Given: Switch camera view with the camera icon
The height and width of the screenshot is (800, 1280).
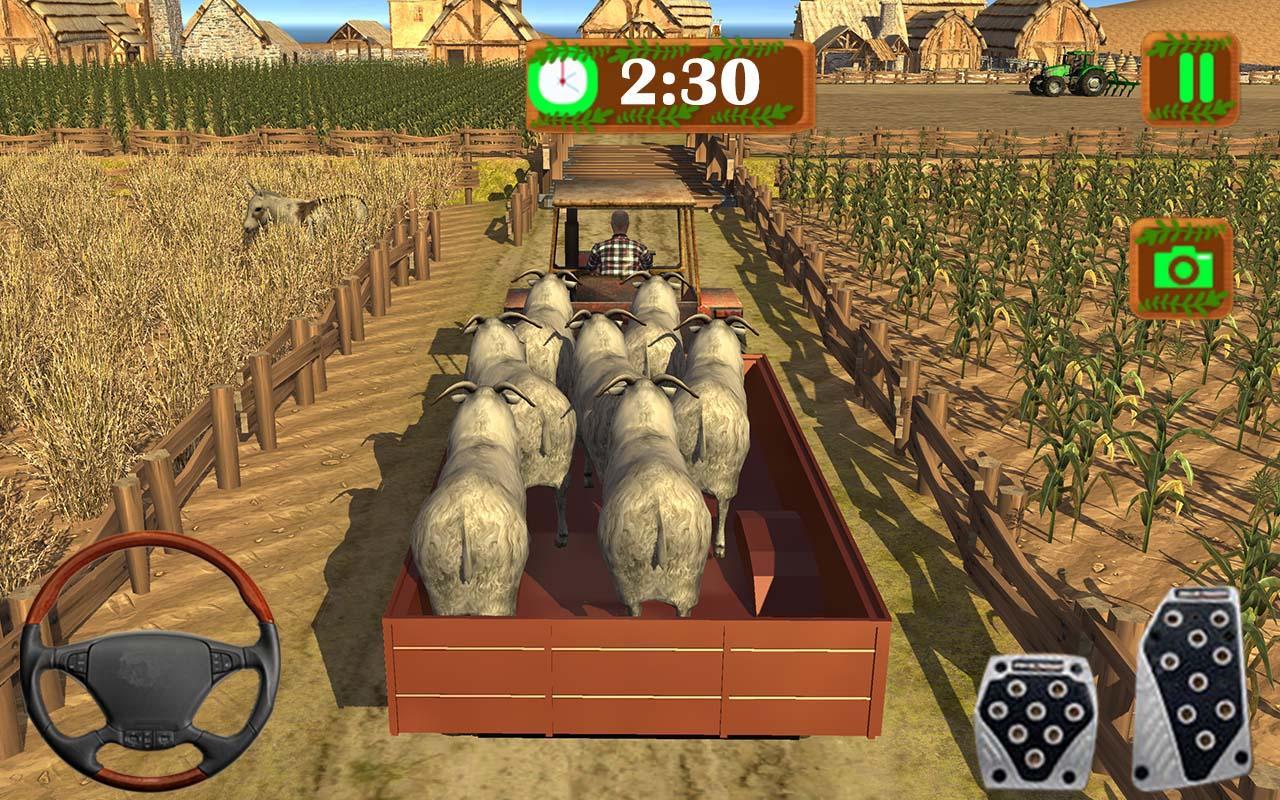Looking at the screenshot, I should pos(1180,268).
